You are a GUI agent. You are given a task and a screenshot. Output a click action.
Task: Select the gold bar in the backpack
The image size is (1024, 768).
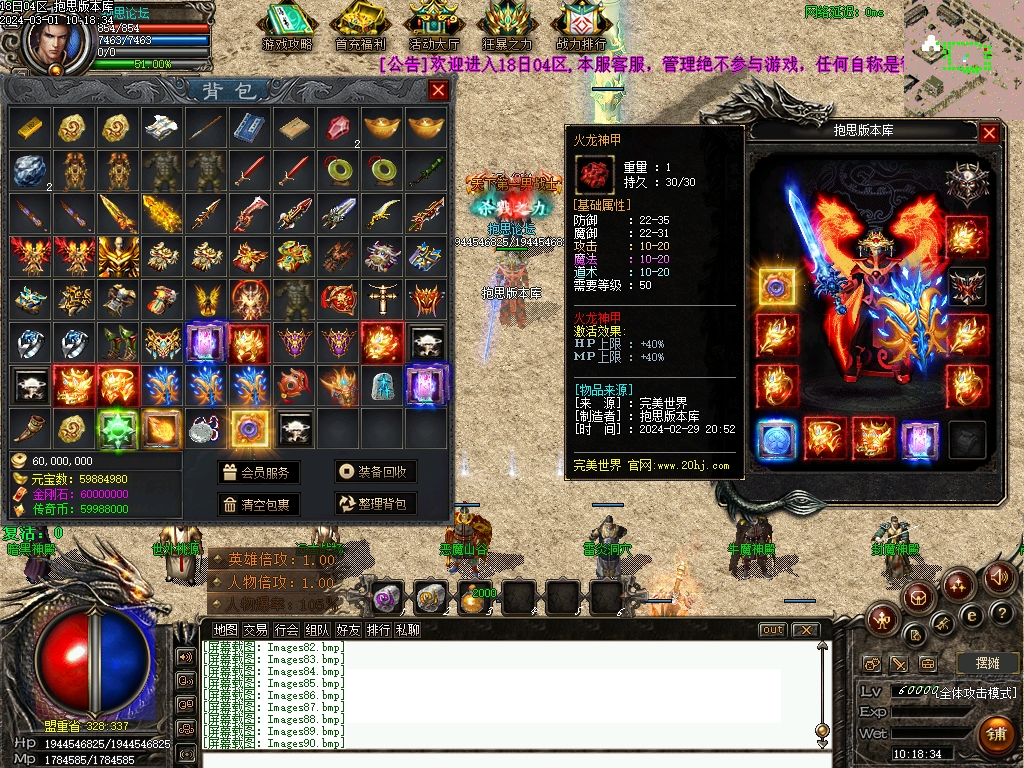pos(29,127)
